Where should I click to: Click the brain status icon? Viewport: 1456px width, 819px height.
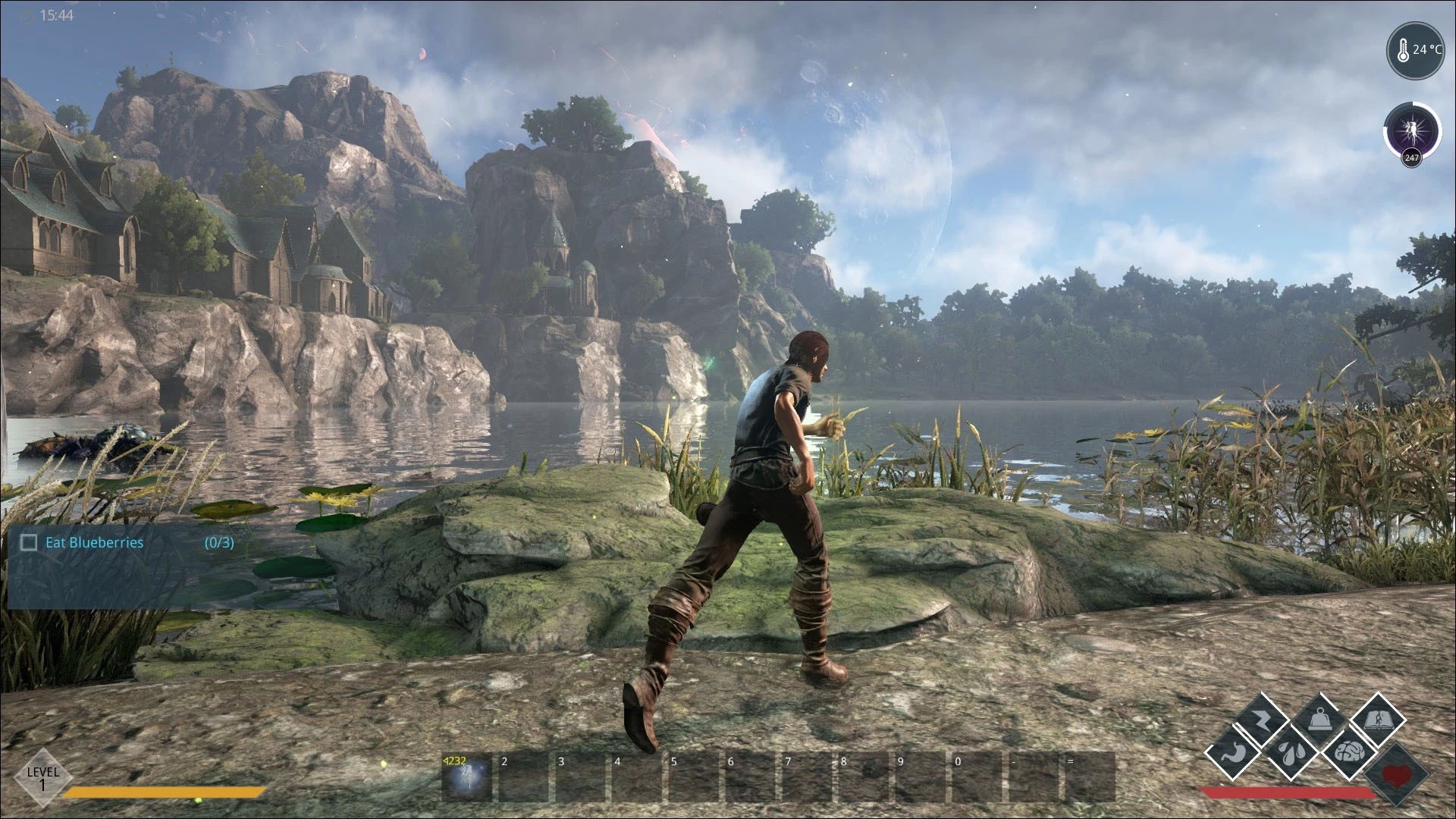pyautogui.click(x=1348, y=754)
